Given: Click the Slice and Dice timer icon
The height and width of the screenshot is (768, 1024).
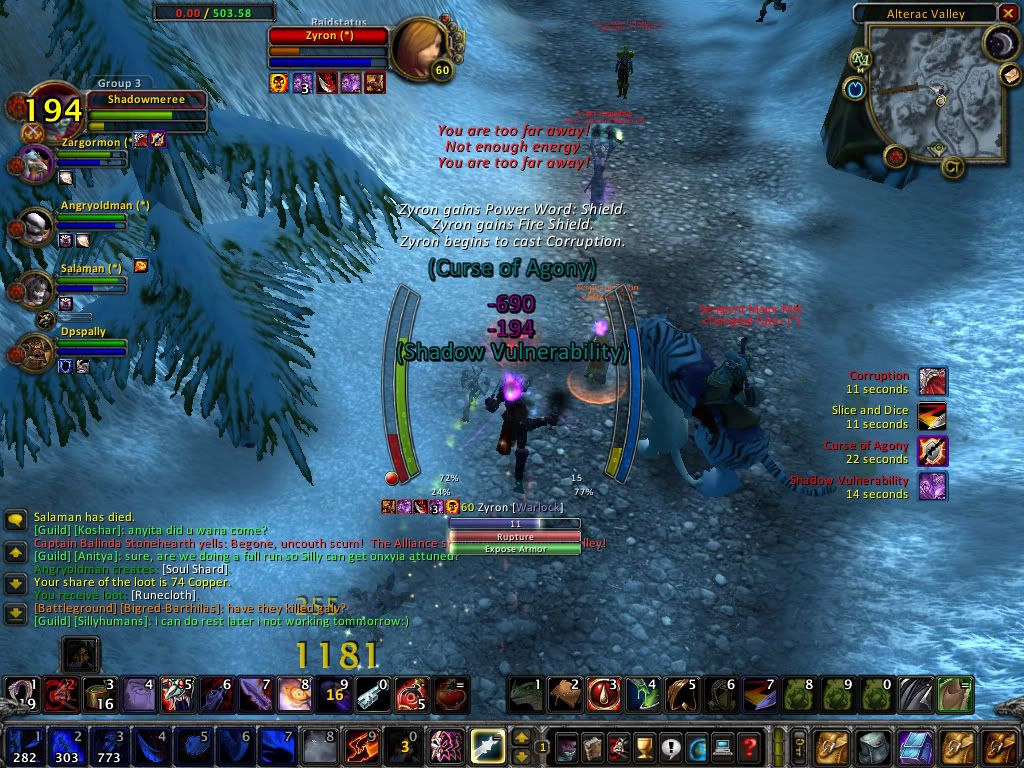Looking at the screenshot, I should [932, 417].
